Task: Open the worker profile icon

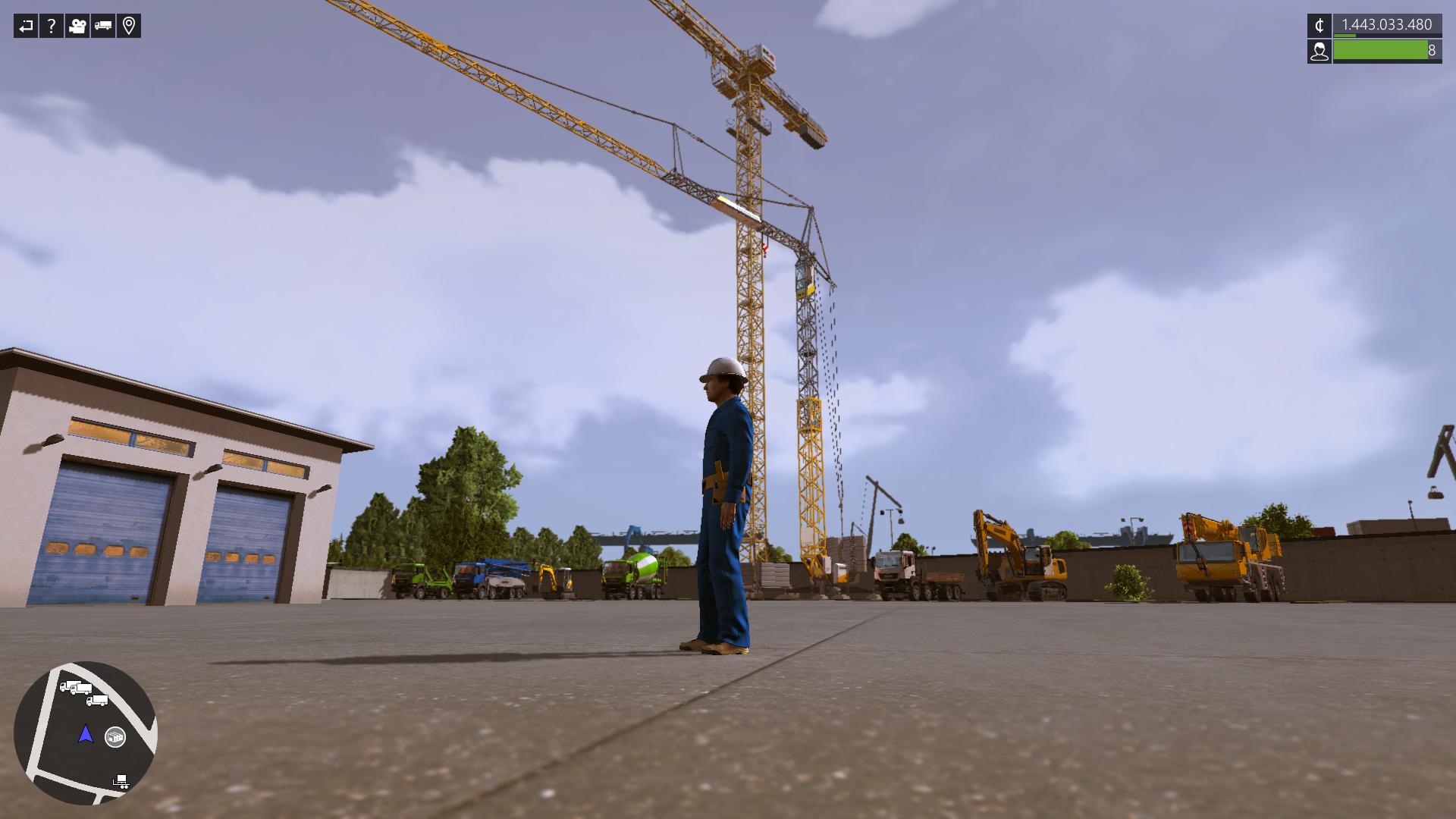Action: click(x=1319, y=51)
